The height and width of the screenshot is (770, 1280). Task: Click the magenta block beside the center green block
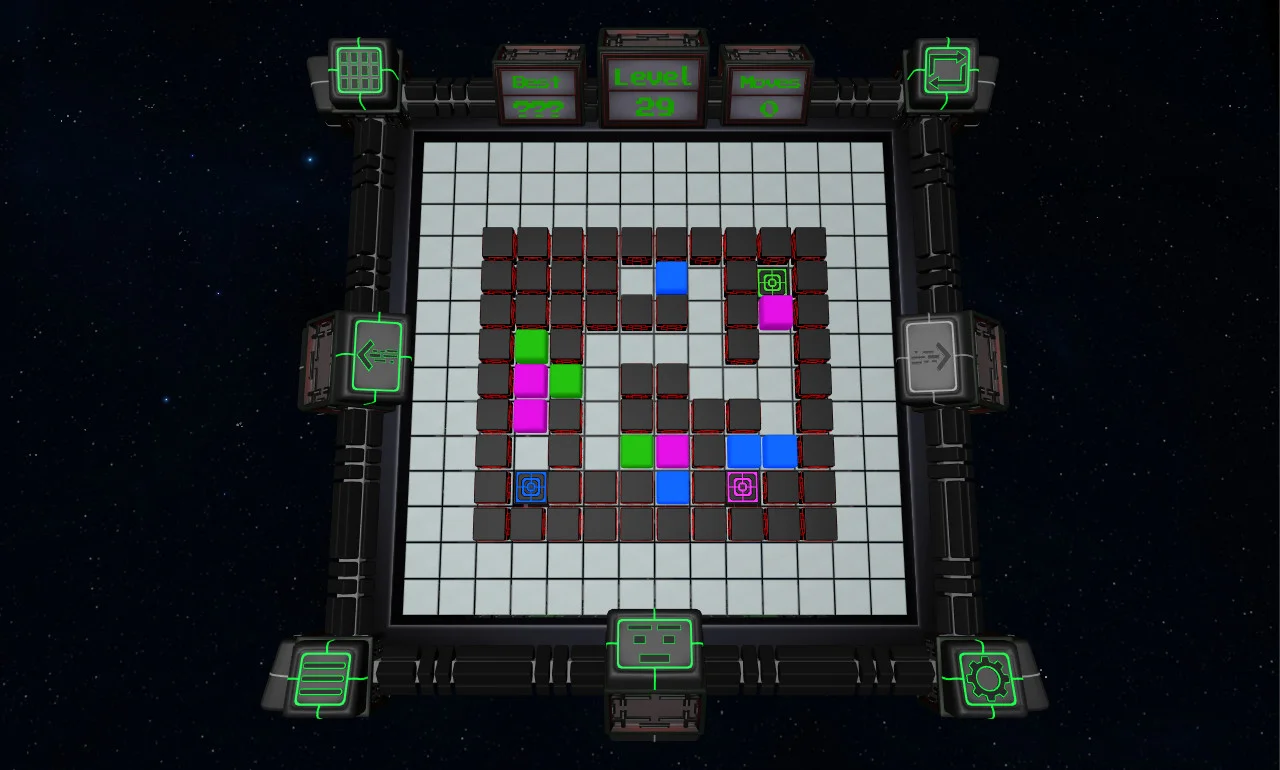pos(671,451)
